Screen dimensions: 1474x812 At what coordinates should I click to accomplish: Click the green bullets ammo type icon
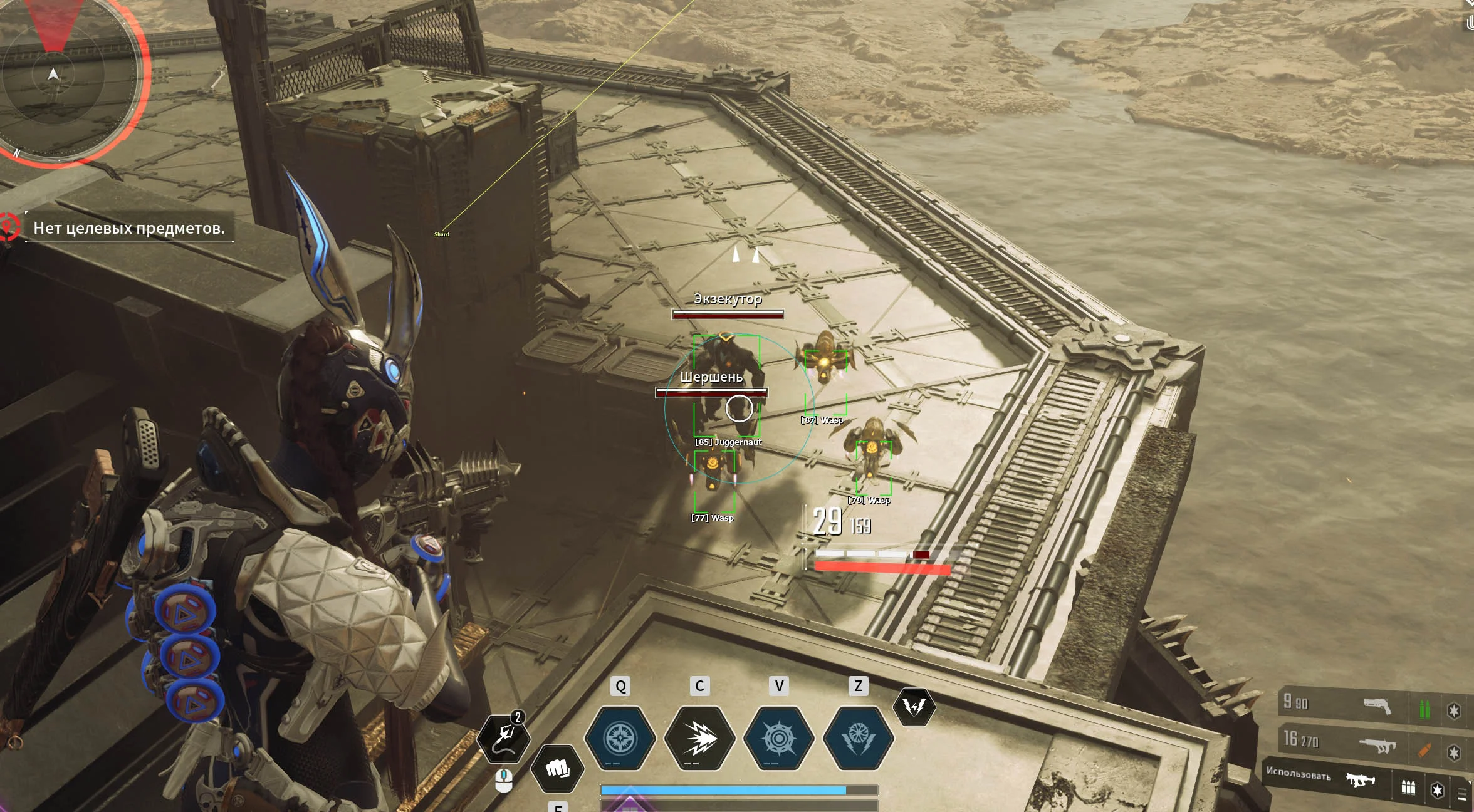coord(1424,709)
